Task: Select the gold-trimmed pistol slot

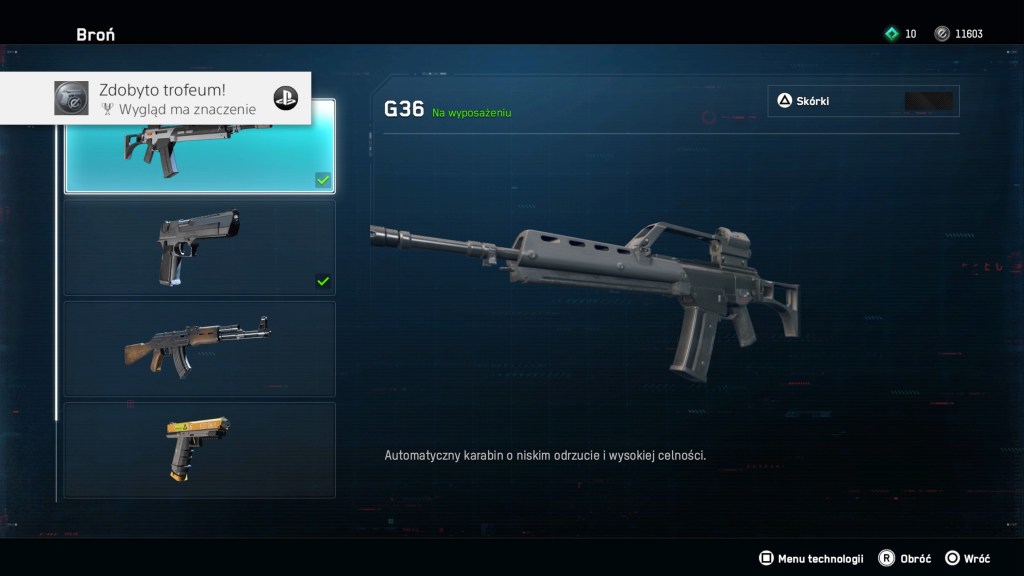Action: (x=200, y=450)
